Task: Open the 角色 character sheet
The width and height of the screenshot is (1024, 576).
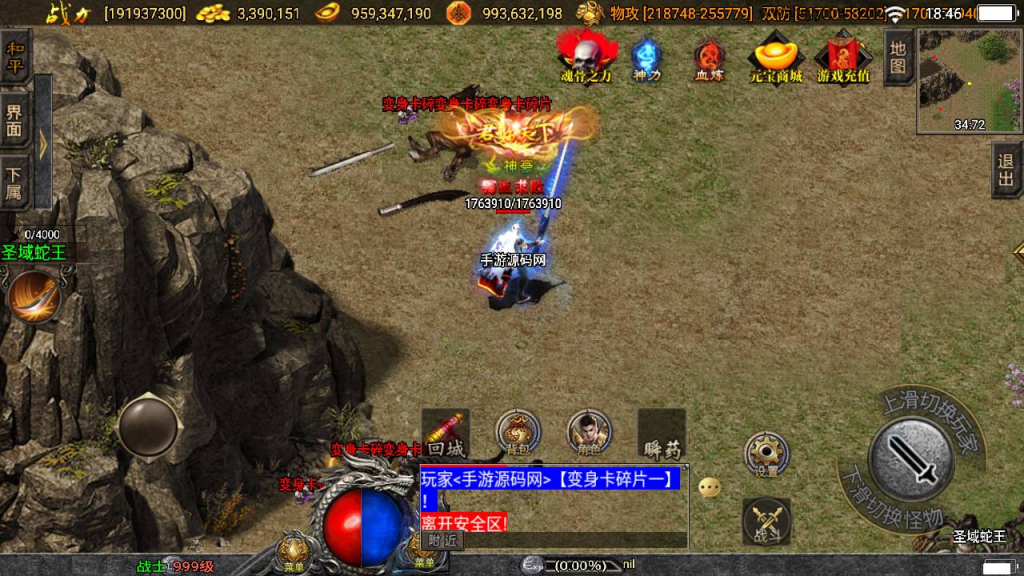Action: 589,432
